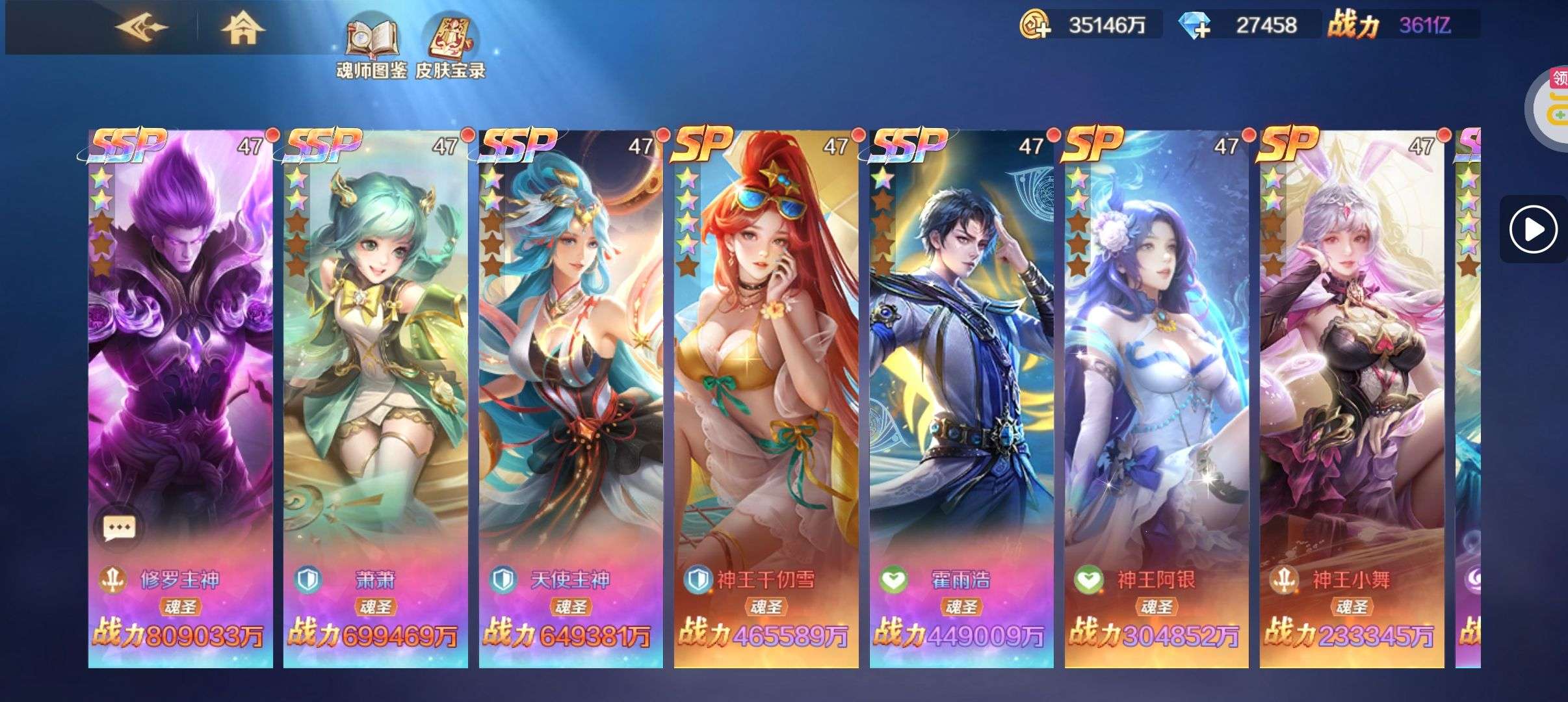Go back using the arrow button
The image size is (1568, 702).
pyautogui.click(x=141, y=28)
